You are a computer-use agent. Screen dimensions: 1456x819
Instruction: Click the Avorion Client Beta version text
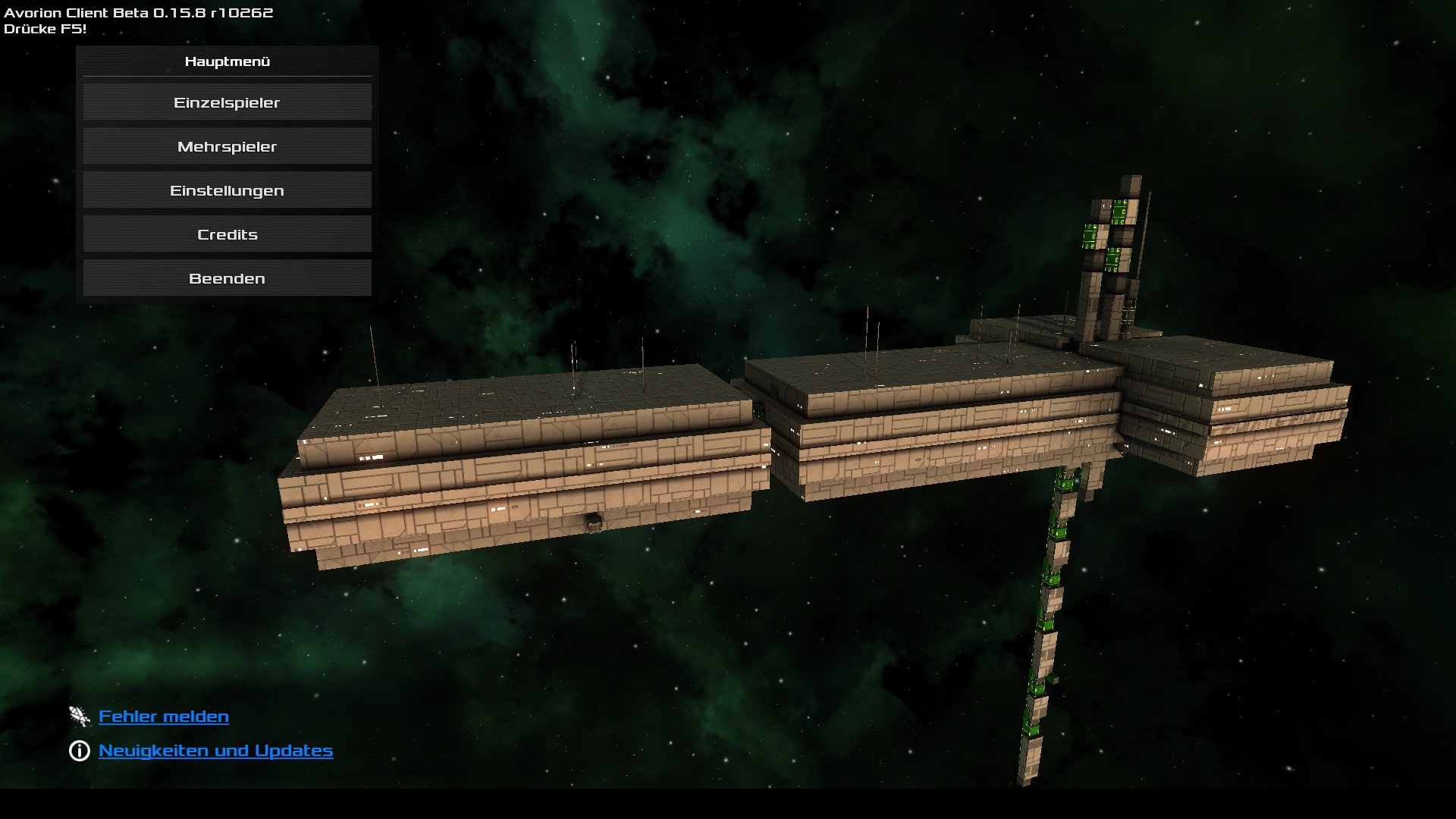[140, 11]
